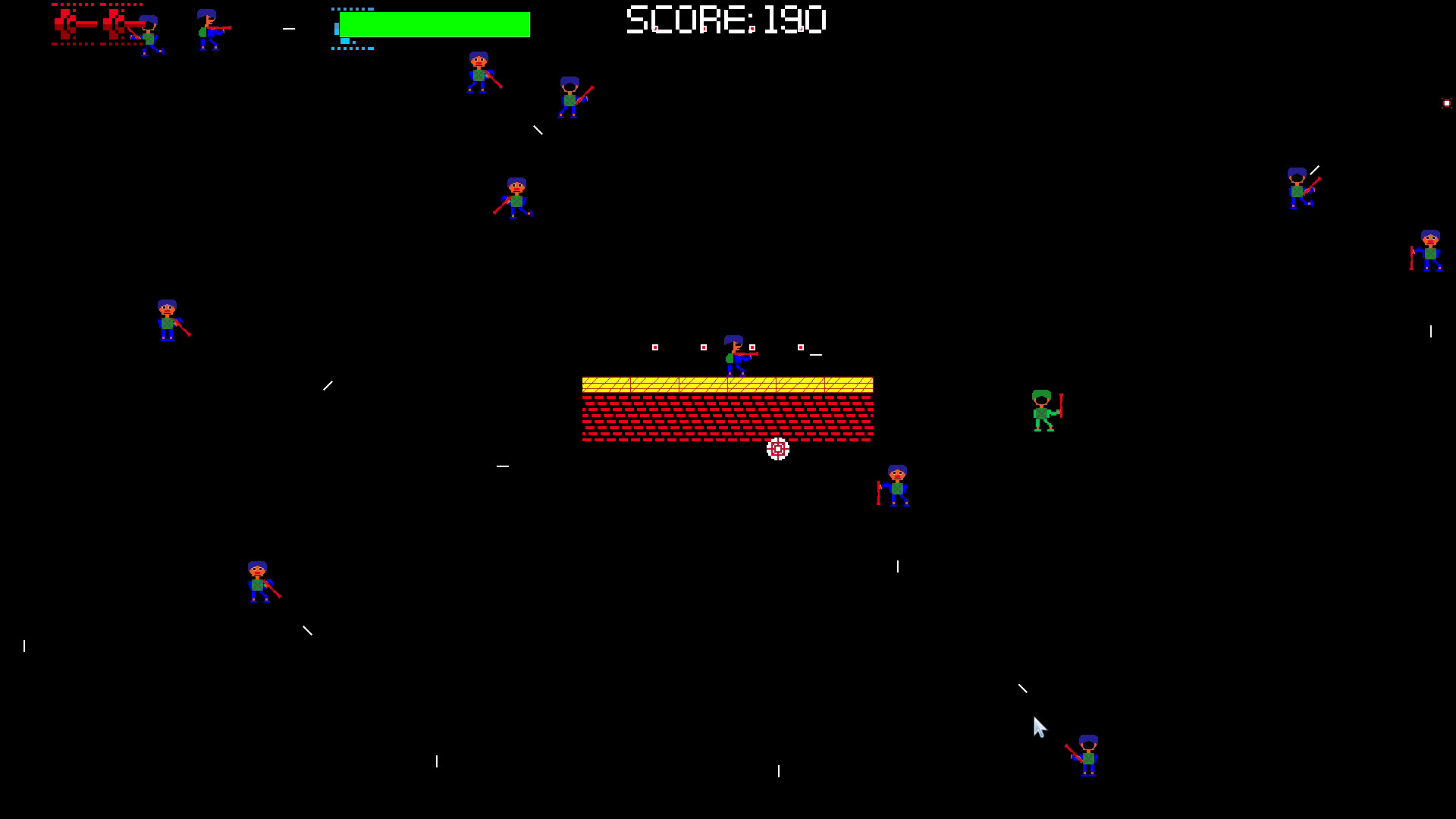
Task: Click the soldier sprite on the far right edge
Action: tap(1429, 252)
